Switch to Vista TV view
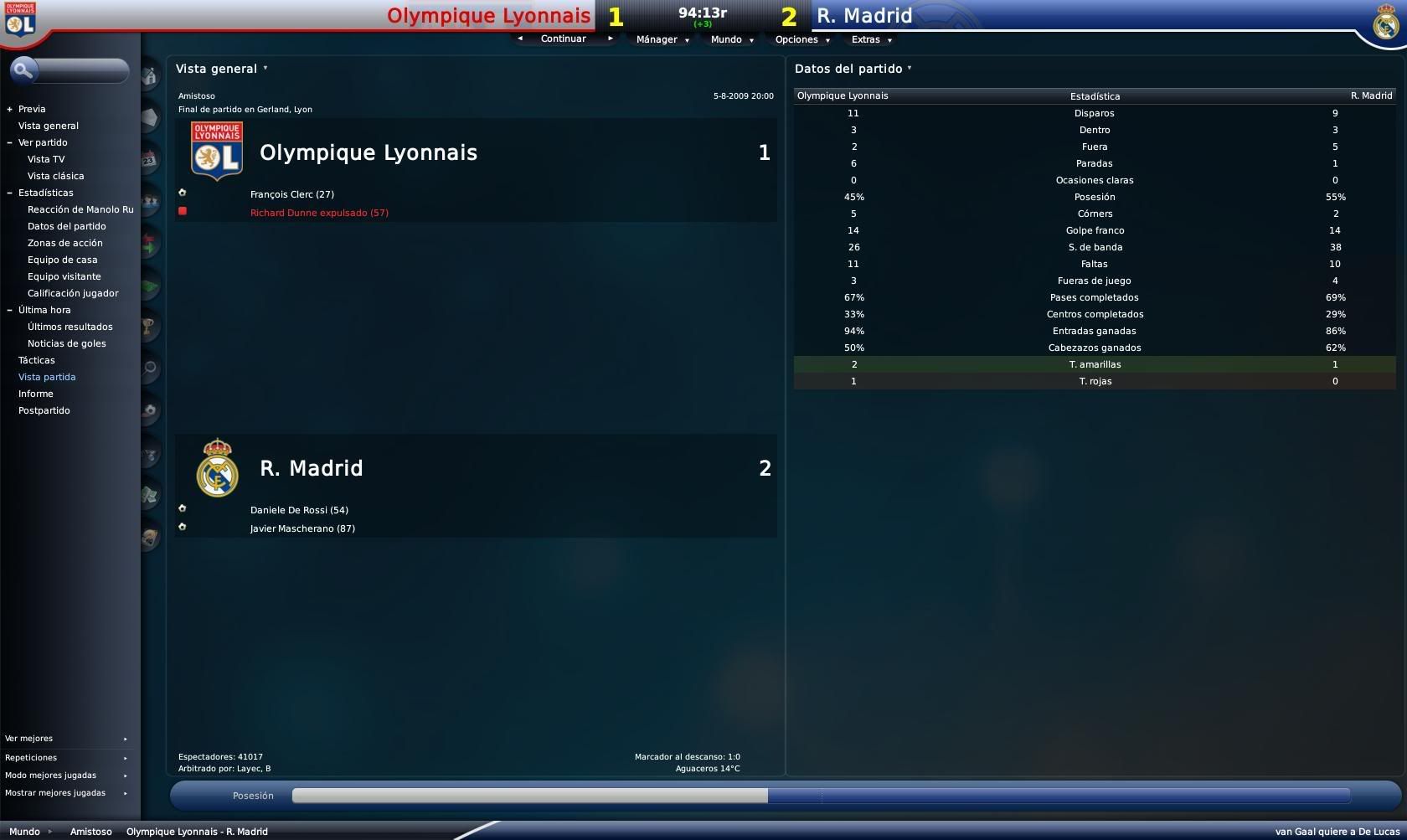This screenshot has height=840, width=1407. click(46, 159)
